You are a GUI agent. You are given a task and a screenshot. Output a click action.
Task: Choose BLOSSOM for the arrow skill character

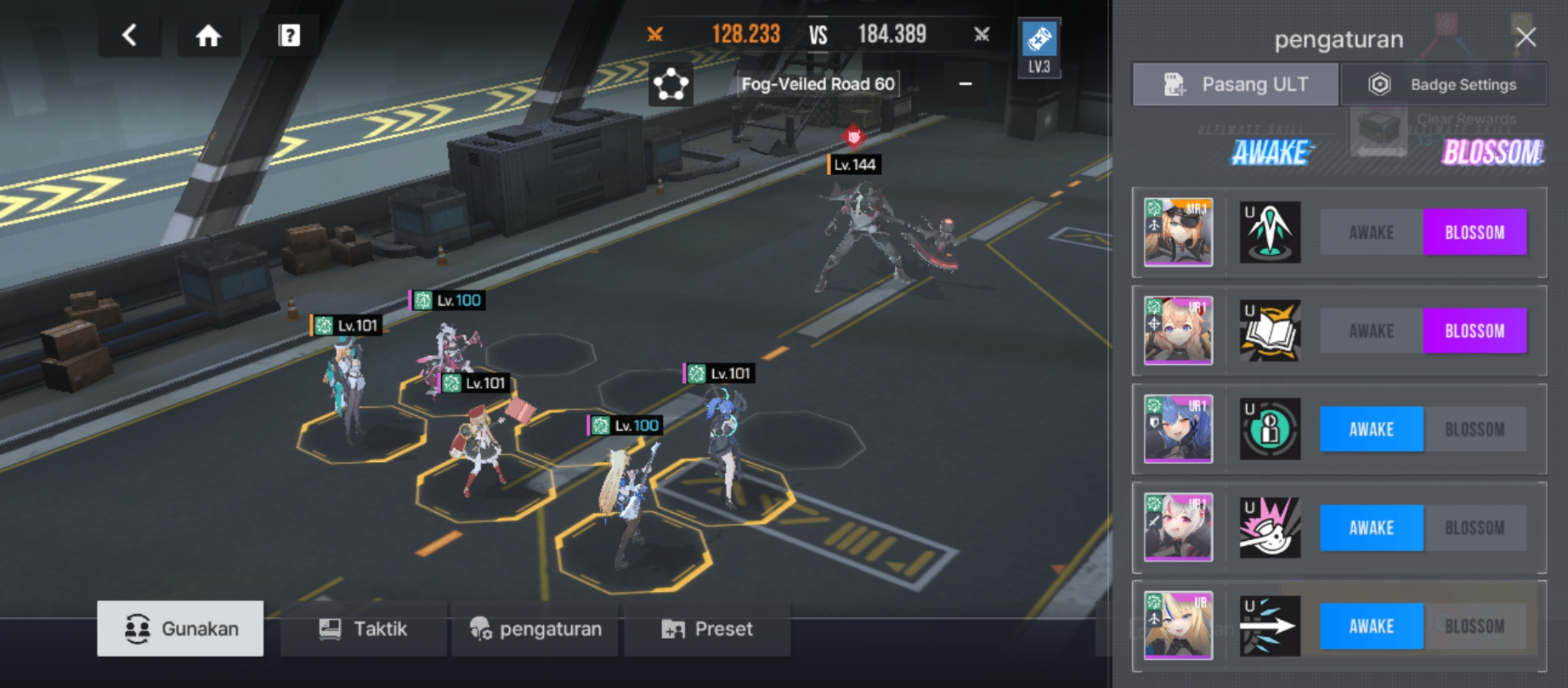(1475, 626)
